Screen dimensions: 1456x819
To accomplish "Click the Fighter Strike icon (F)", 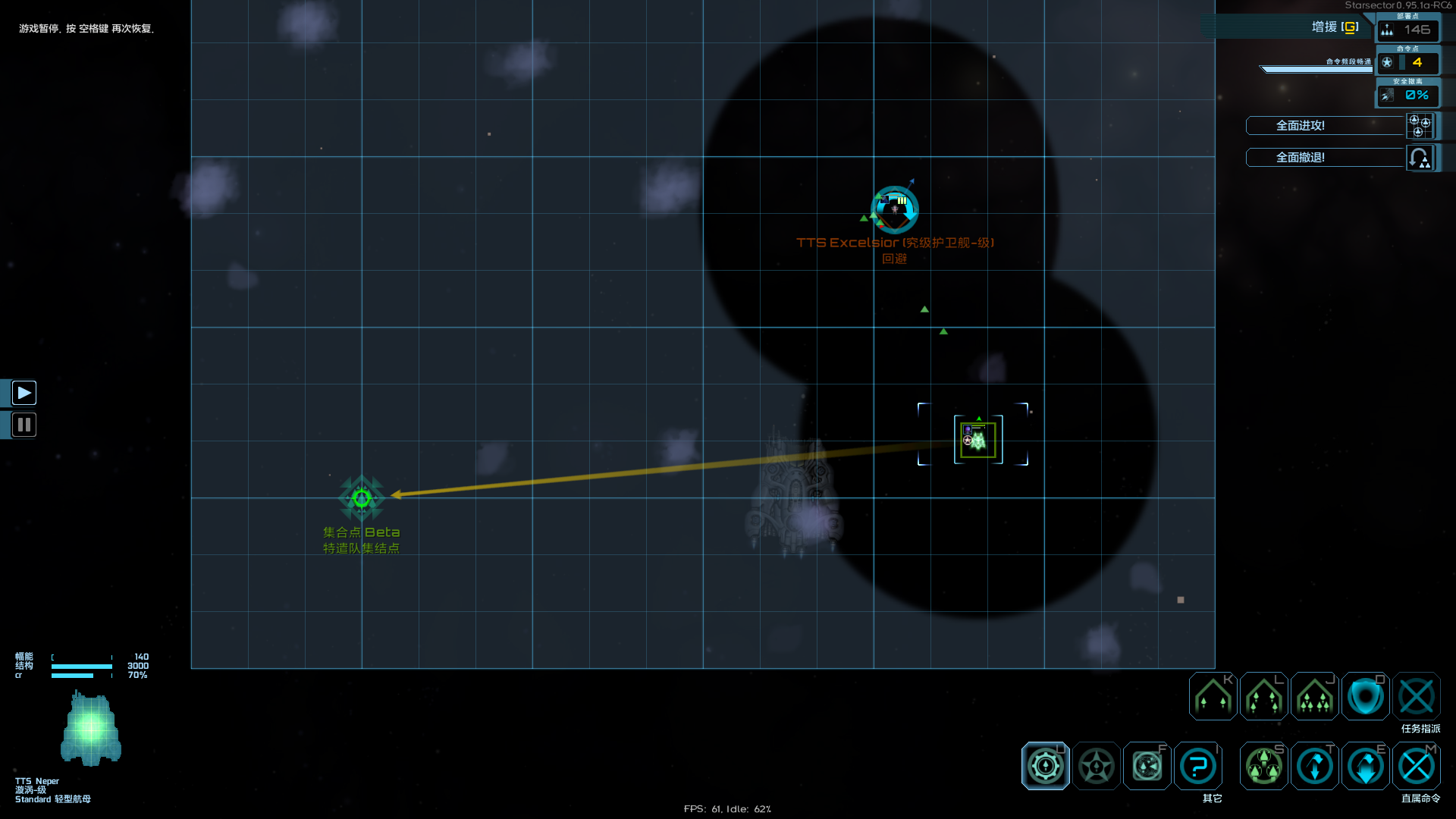I will click(1146, 766).
